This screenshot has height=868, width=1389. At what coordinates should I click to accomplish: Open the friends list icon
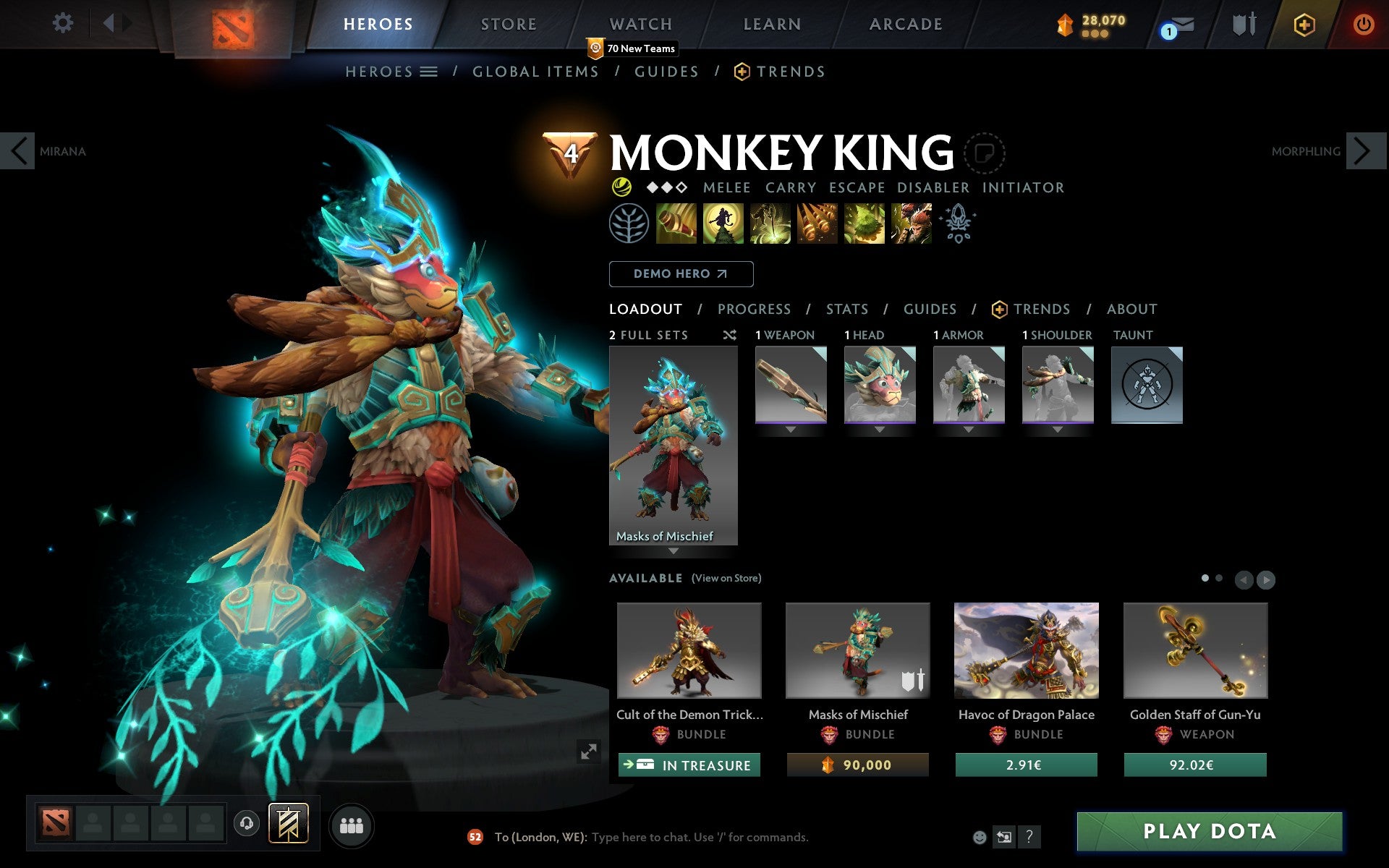point(352,825)
